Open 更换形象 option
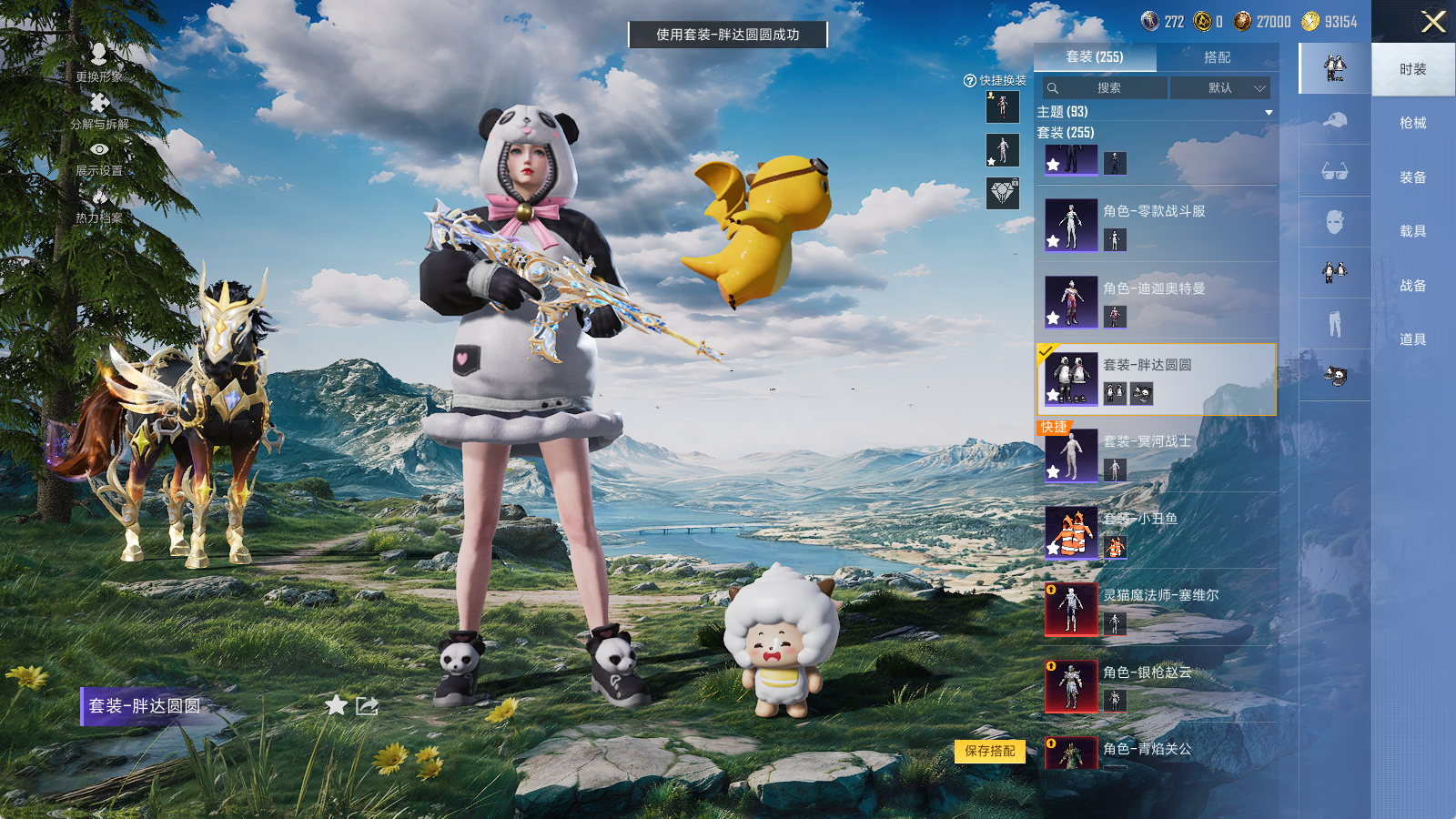Screen dimensions: 1456x819 click(x=99, y=62)
